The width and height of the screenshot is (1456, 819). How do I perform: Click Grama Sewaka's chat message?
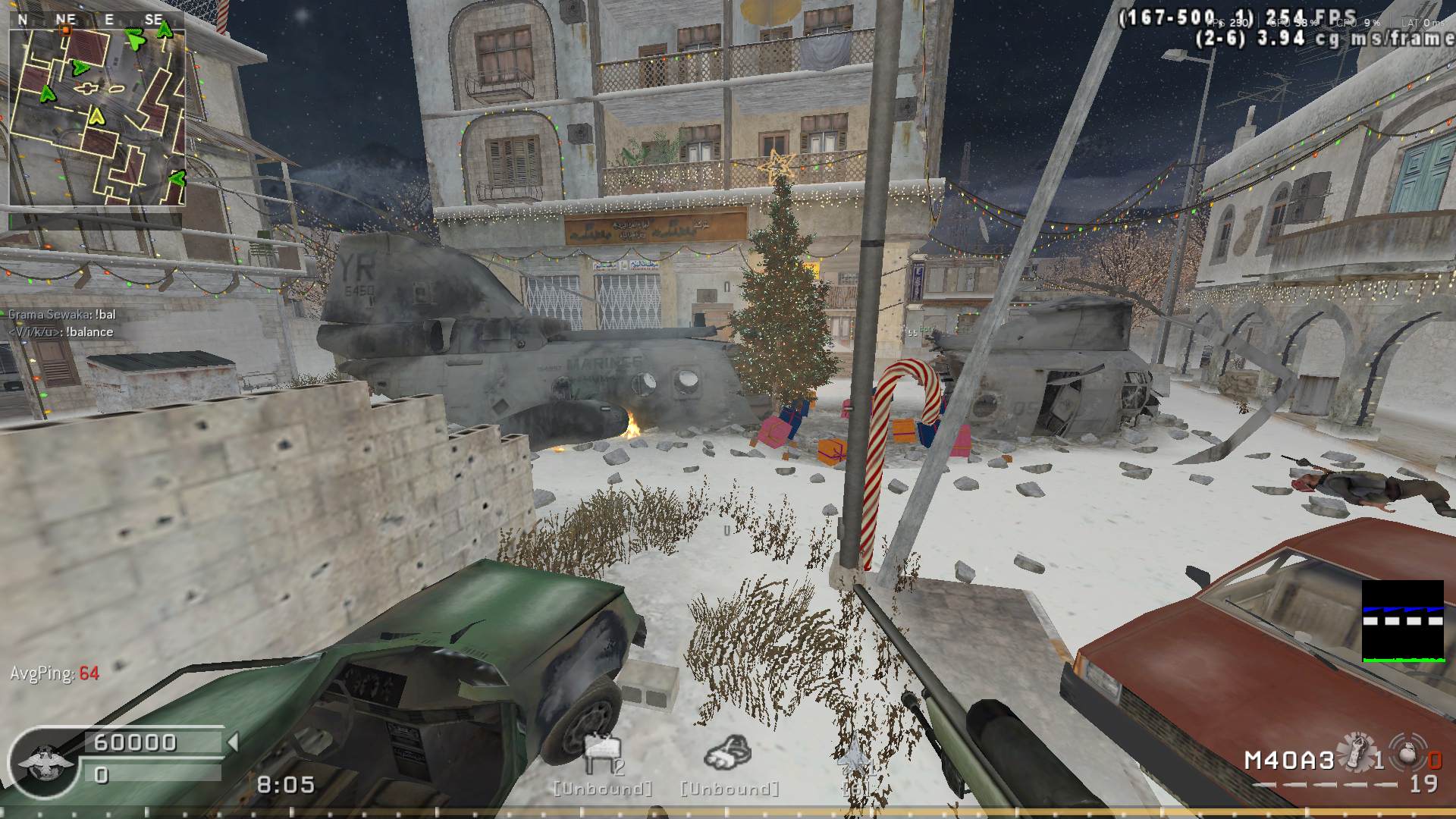[62, 315]
